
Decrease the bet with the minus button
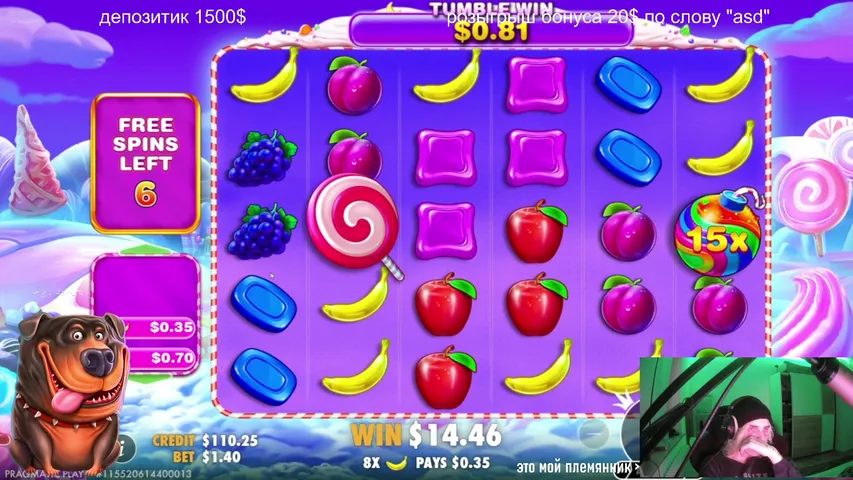594,434
